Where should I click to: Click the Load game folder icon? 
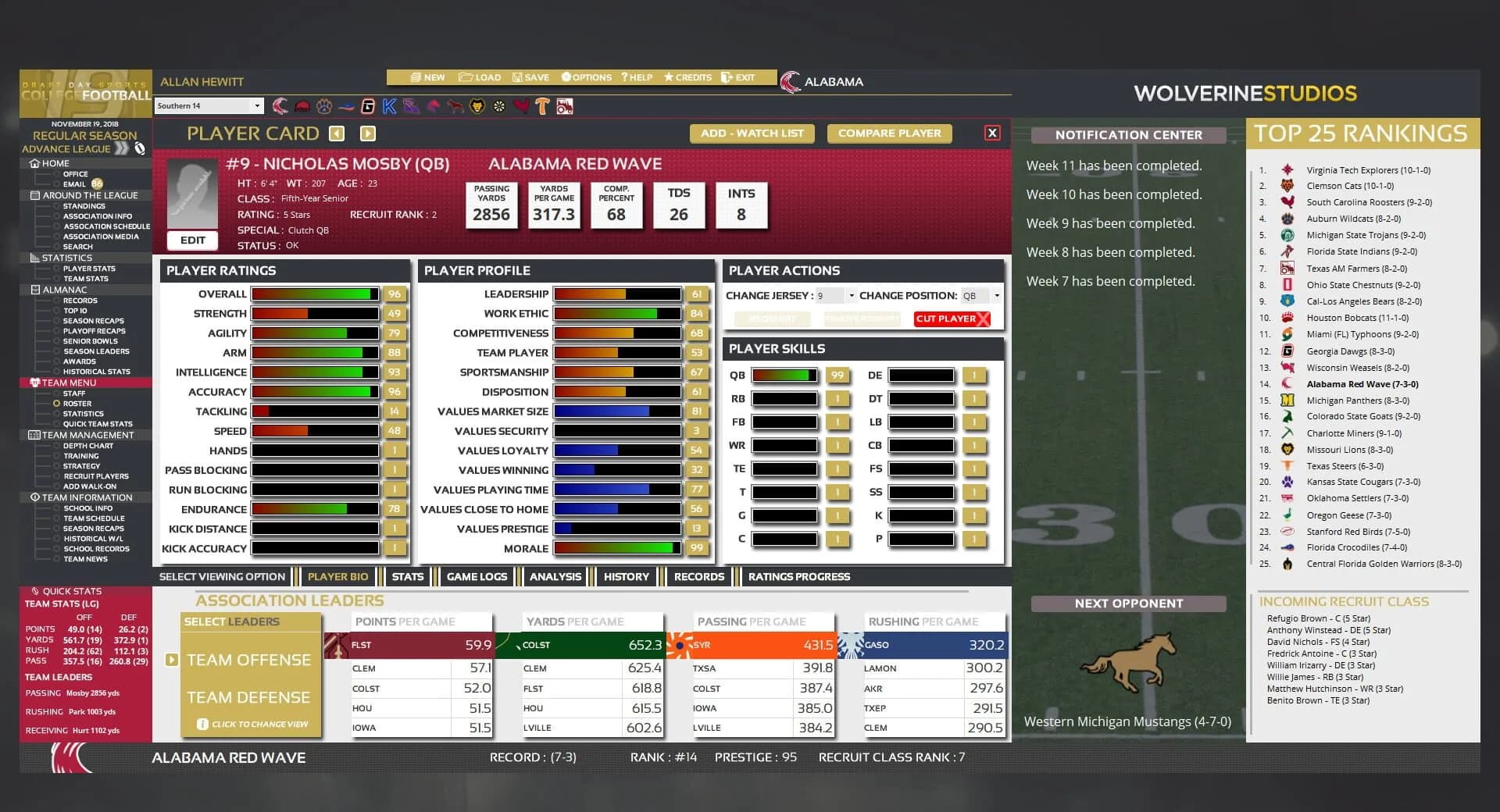pyautogui.click(x=466, y=77)
